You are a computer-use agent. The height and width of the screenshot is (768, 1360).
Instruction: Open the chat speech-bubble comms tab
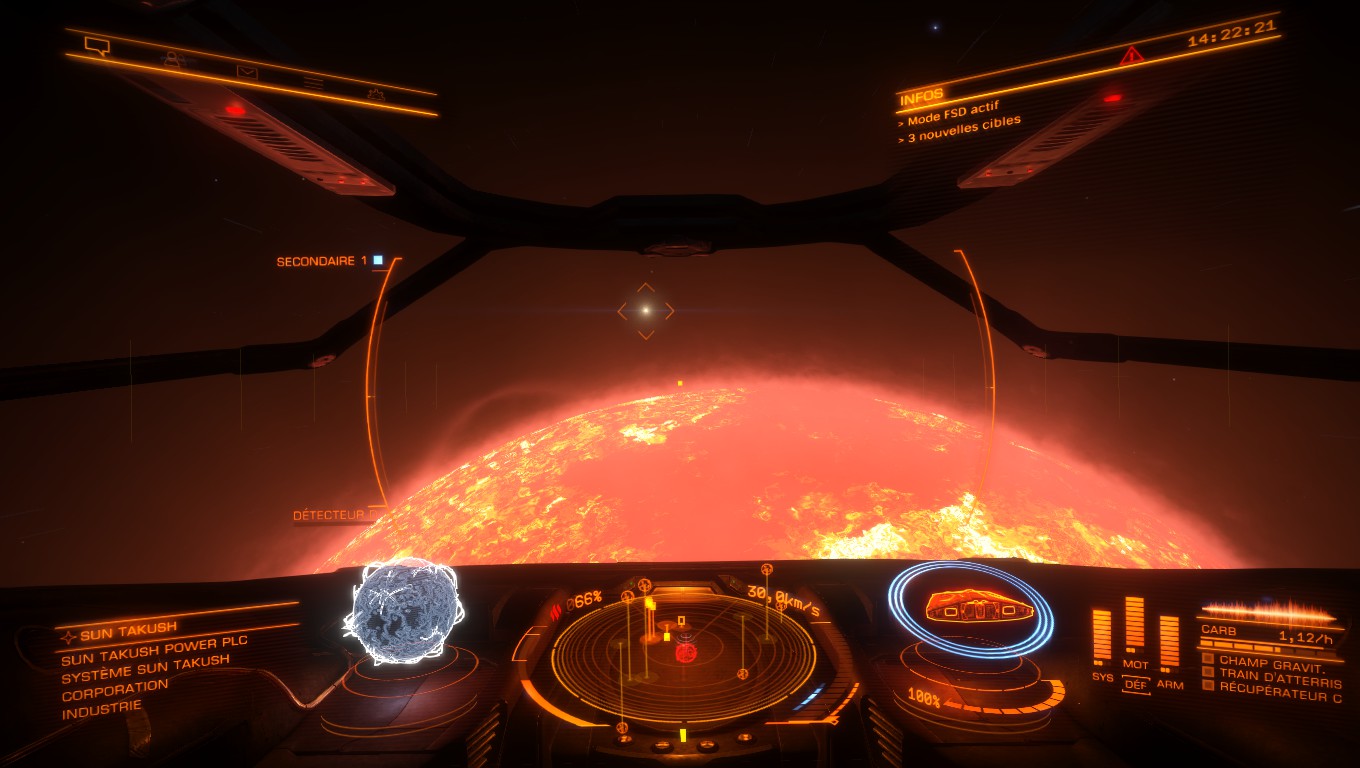pos(97,45)
